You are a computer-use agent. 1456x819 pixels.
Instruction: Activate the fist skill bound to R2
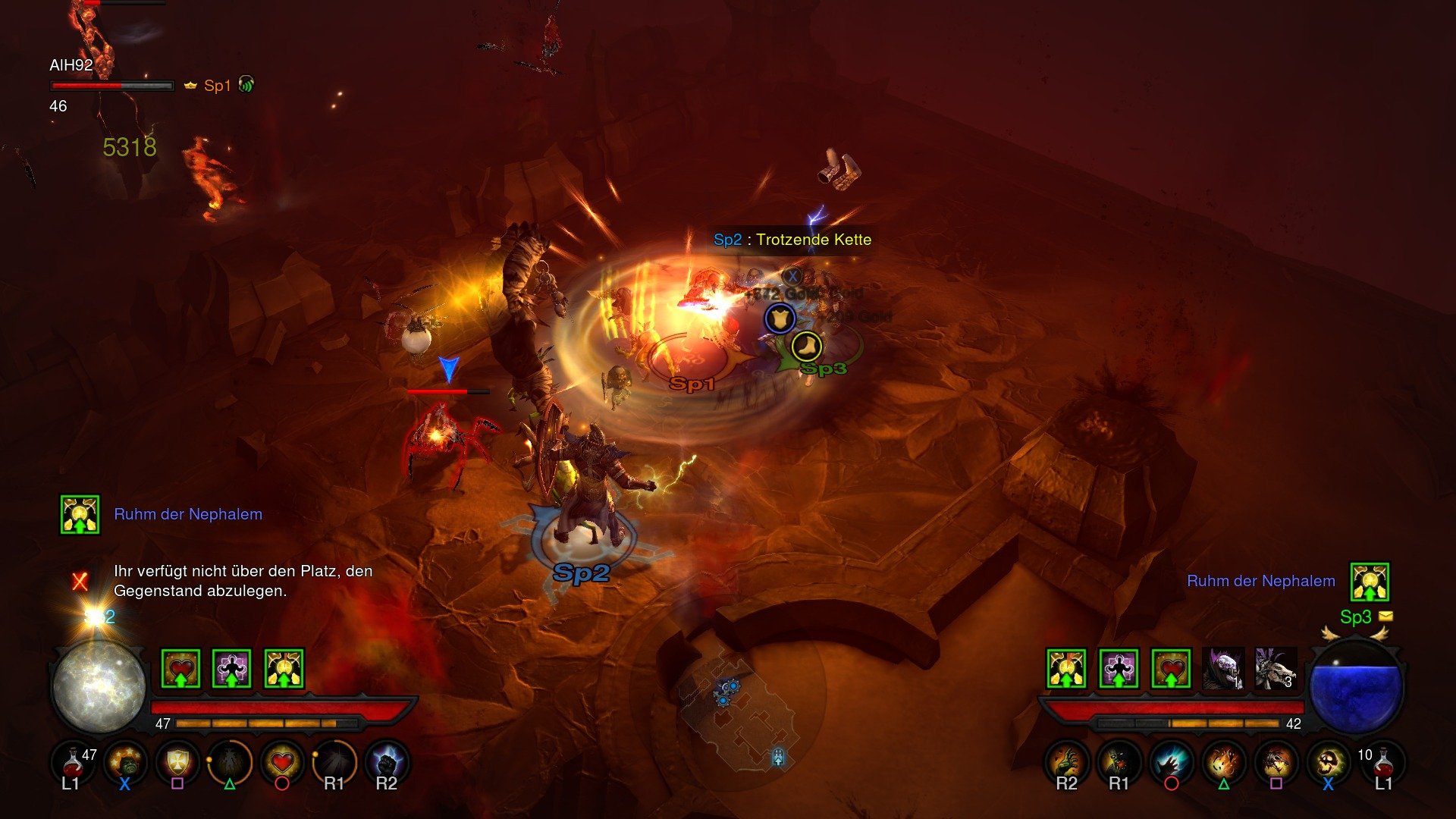click(385, 763)
